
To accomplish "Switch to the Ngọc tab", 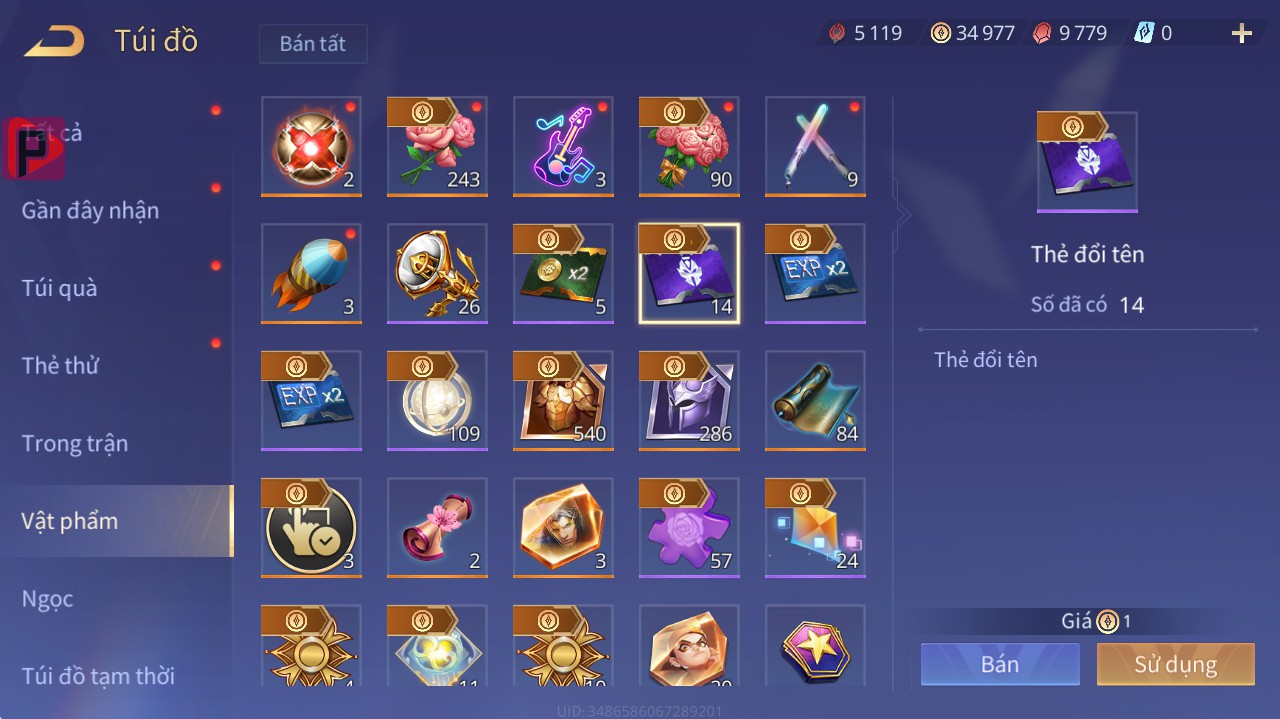I will click(x=48, y=599).
